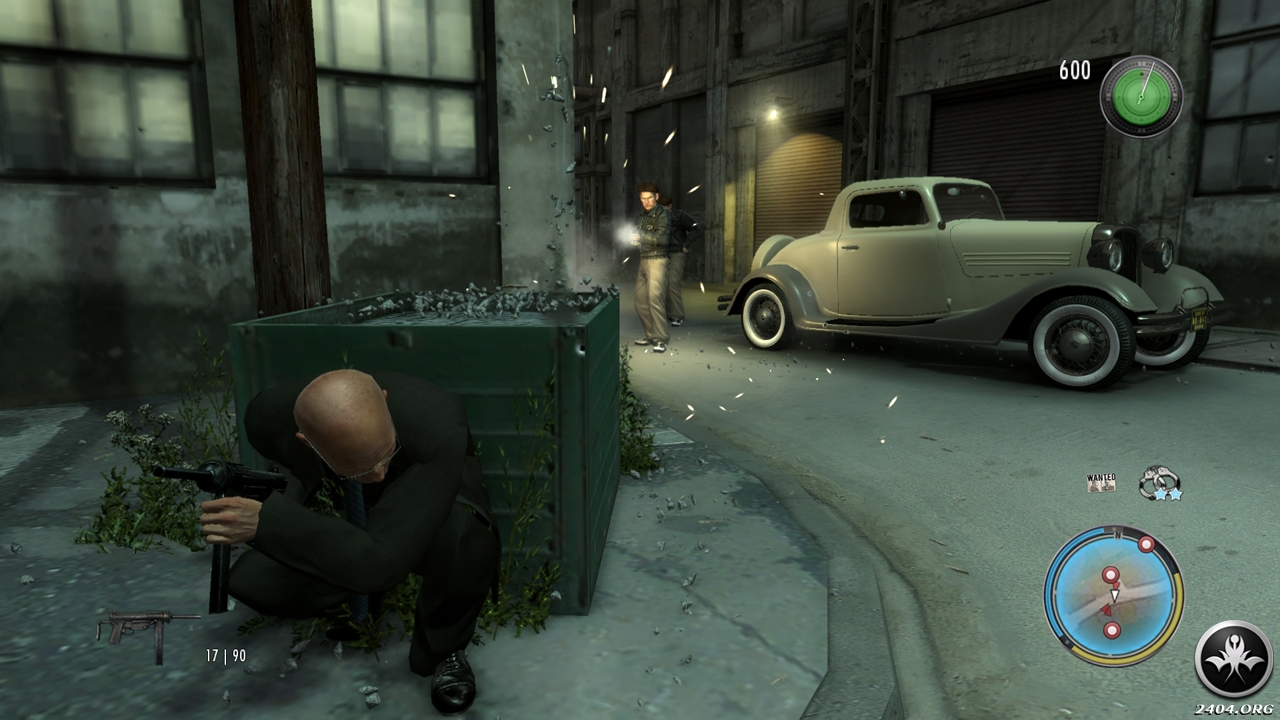Image resolution: width=1280 pixels, height=720 pixels.
Task: Click the handcuffs police wanted-level icon
Action: pos(1158,483)
